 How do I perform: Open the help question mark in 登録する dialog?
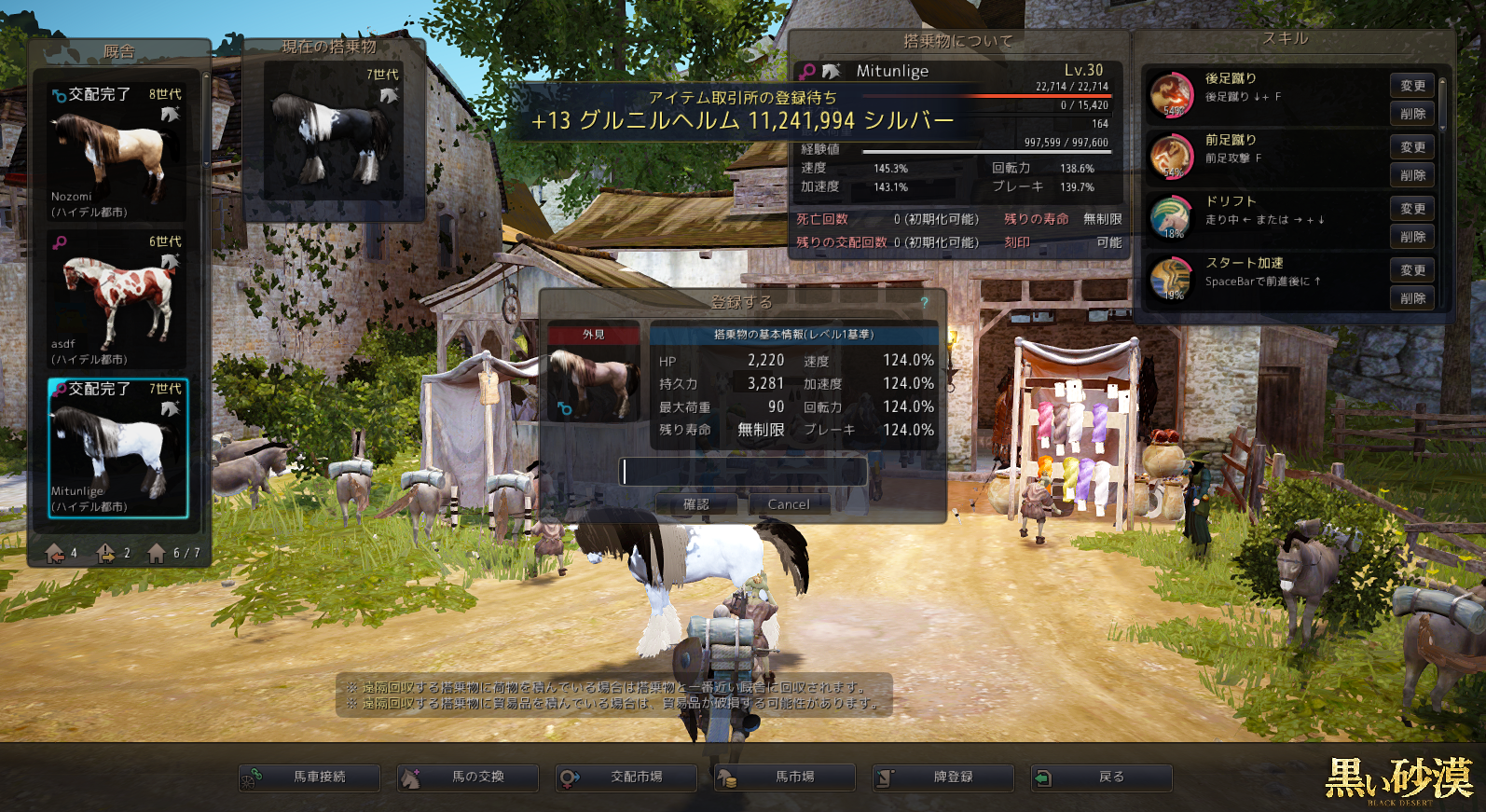924,302
